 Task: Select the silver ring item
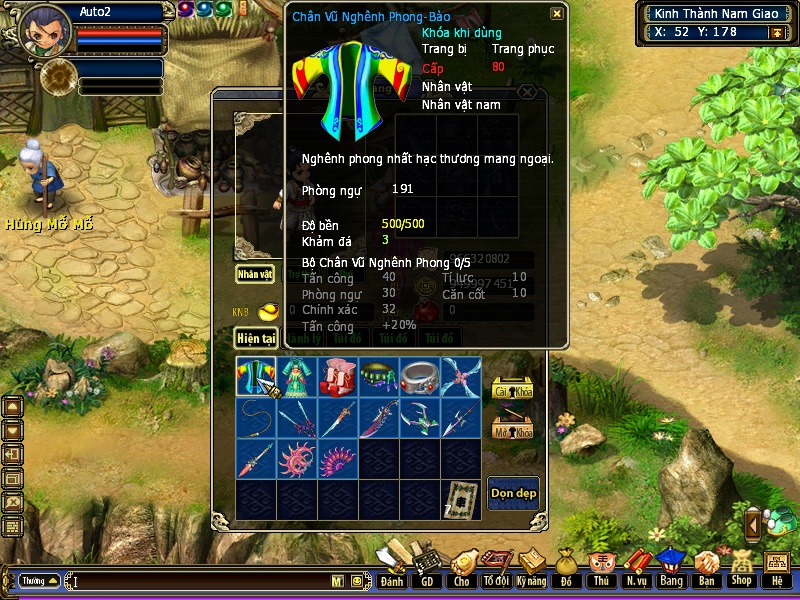pos(420,377)
